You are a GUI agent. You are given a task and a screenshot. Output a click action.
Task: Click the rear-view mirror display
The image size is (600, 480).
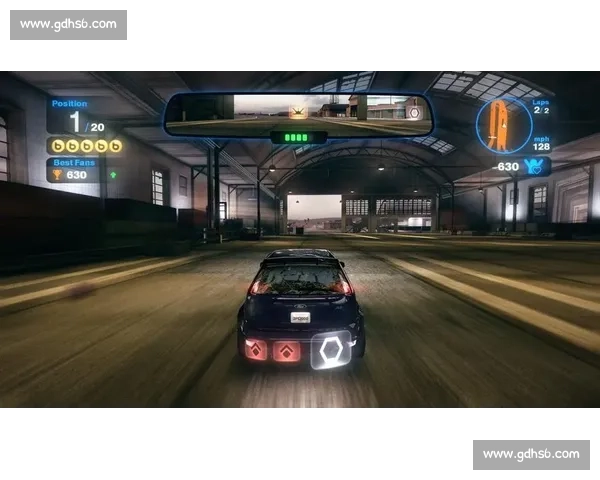pyautogui.click(x=298, y=114)
